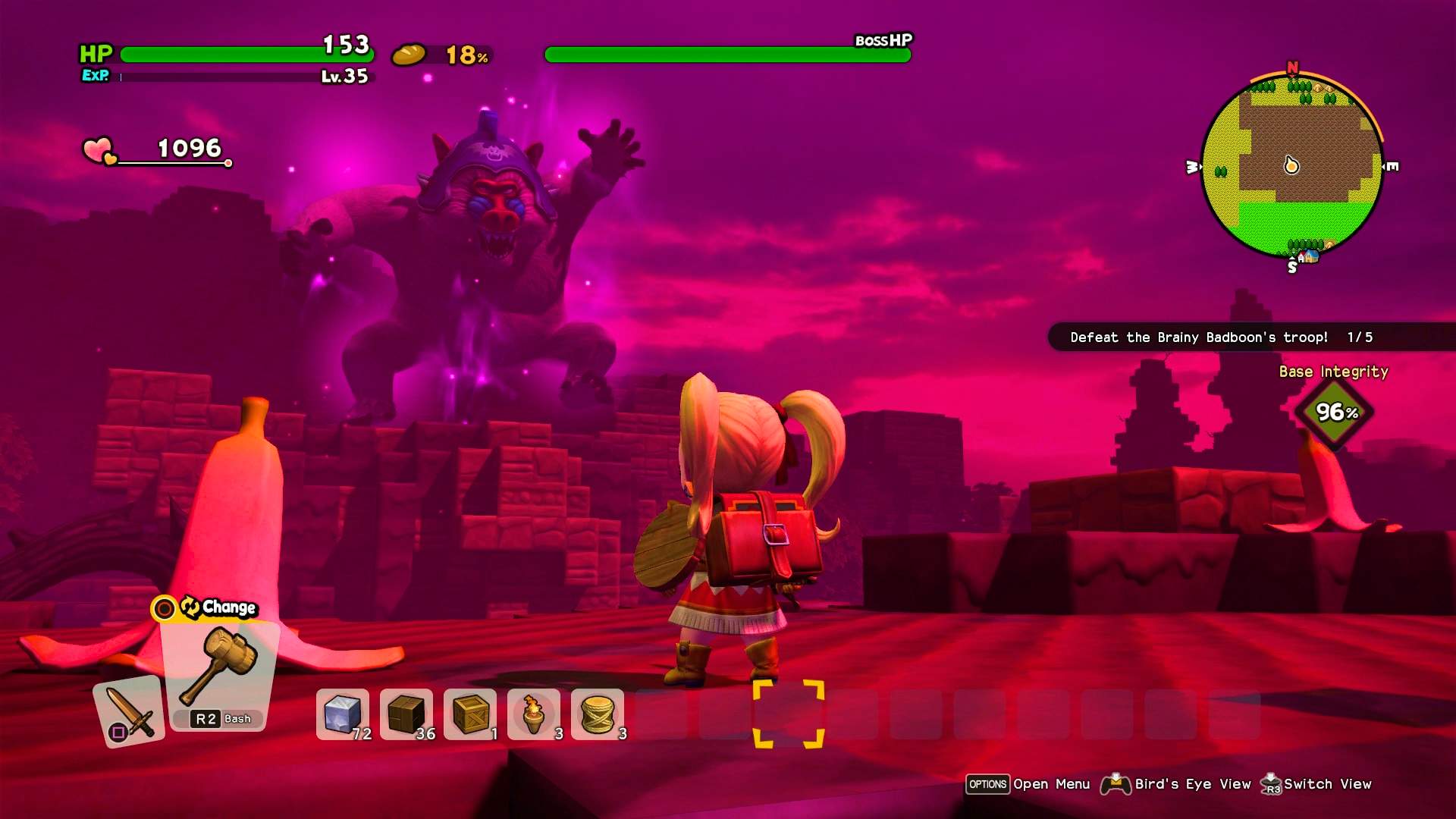The image size is (1456, 819).
Task: Expand the Base Integrity 96% diamond display
Action: coord(1334,413)
